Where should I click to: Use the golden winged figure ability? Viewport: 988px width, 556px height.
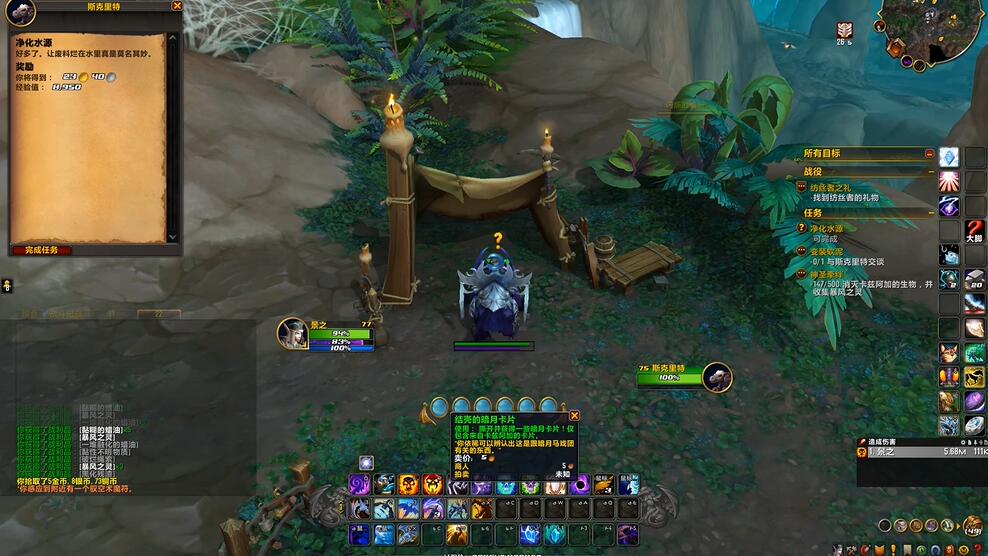click(456, 534)
